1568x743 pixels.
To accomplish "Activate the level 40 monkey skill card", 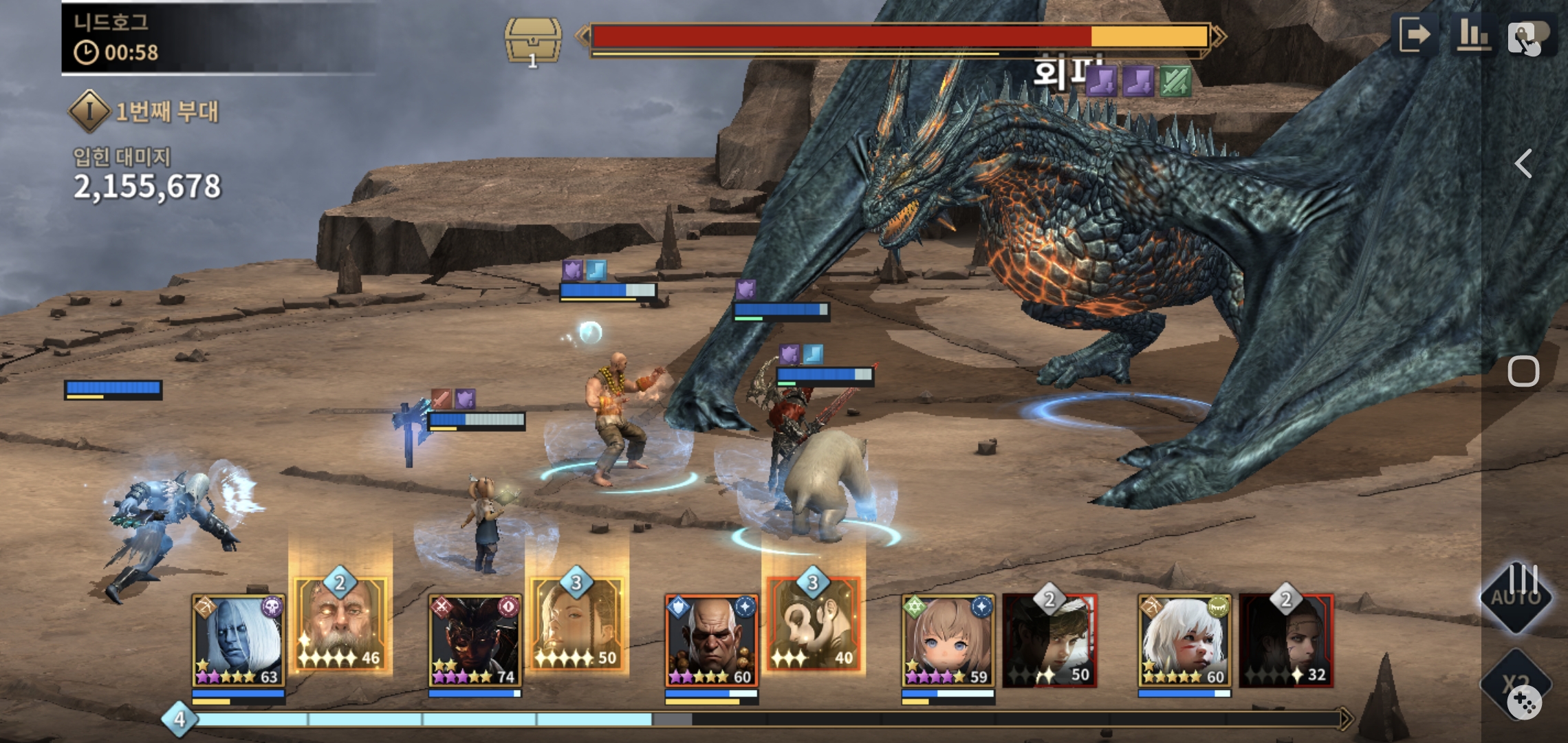I will (x=814, y=625).
